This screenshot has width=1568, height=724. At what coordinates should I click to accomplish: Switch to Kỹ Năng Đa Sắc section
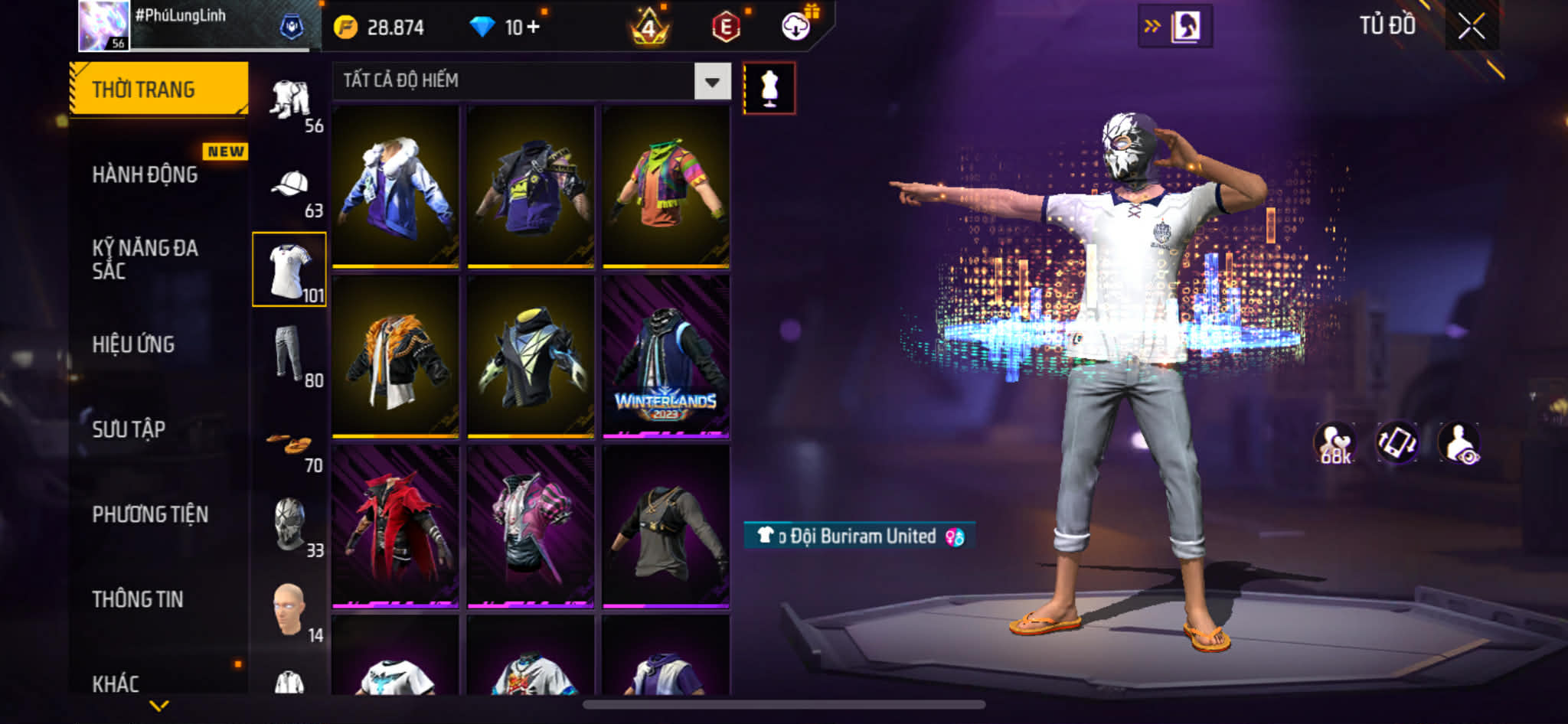(x=145, y=259)
